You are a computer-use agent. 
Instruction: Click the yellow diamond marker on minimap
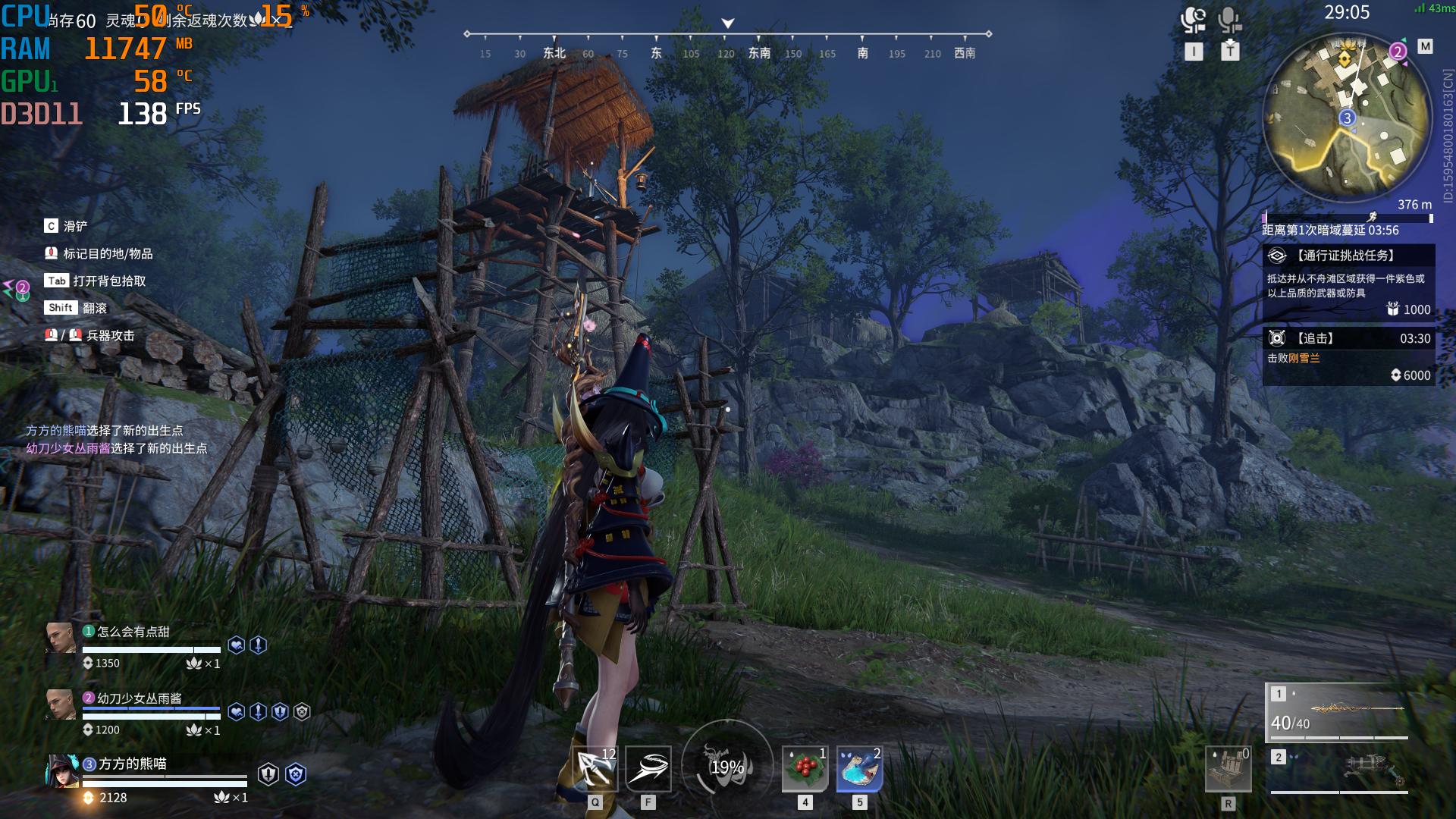coord(1345,58)
